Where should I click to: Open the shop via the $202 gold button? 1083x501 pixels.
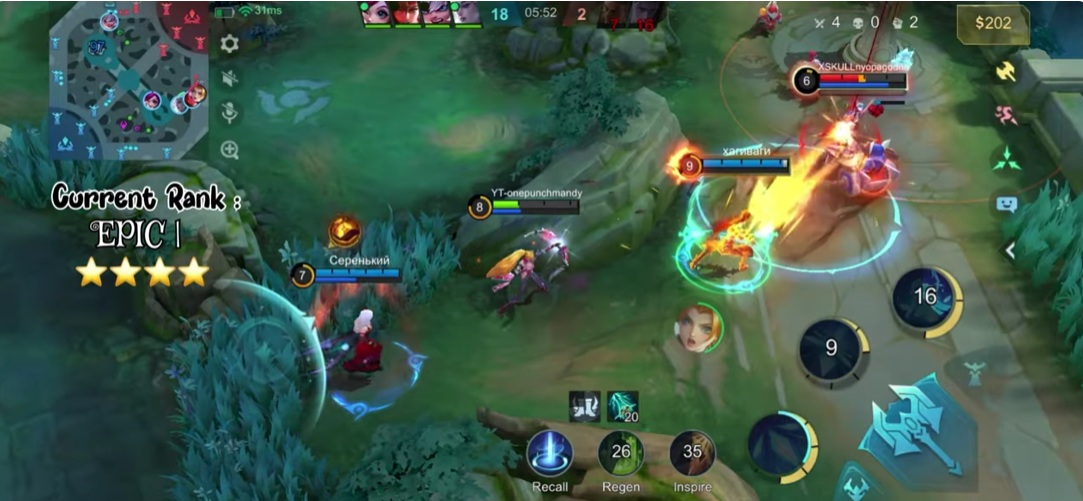tap(992, 24)
